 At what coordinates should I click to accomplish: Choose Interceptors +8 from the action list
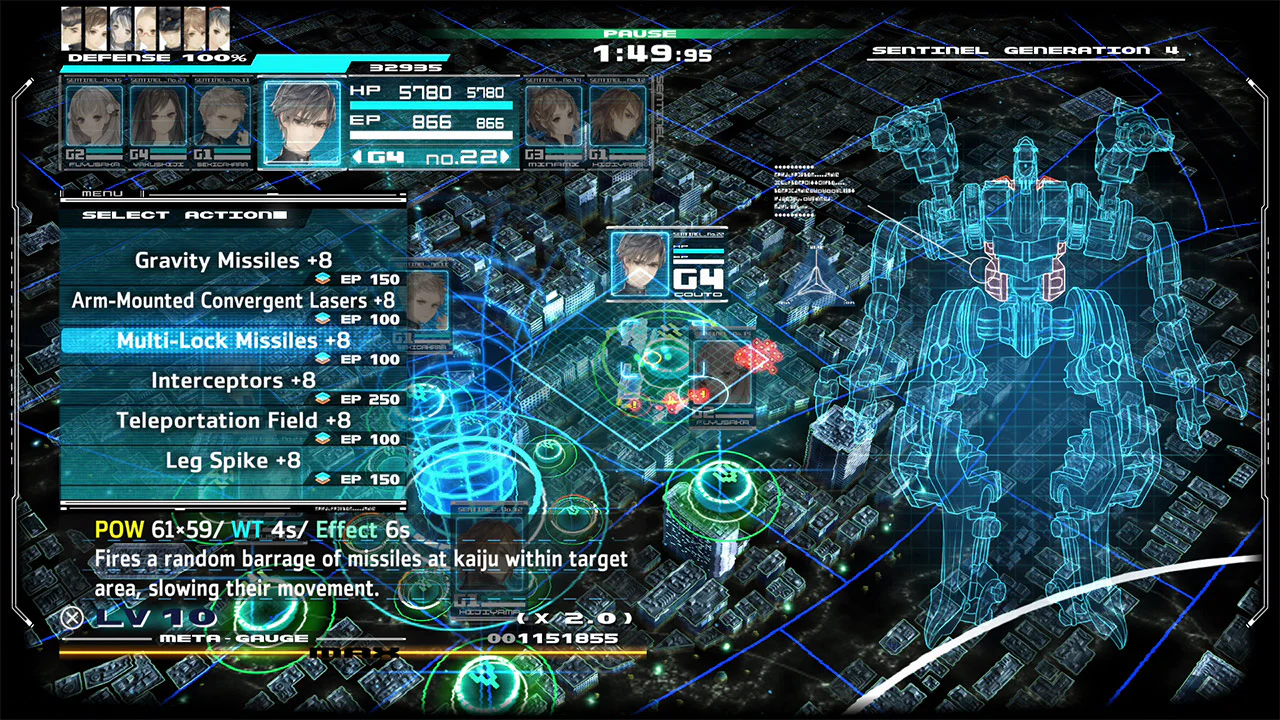click(x=232, y=380)
